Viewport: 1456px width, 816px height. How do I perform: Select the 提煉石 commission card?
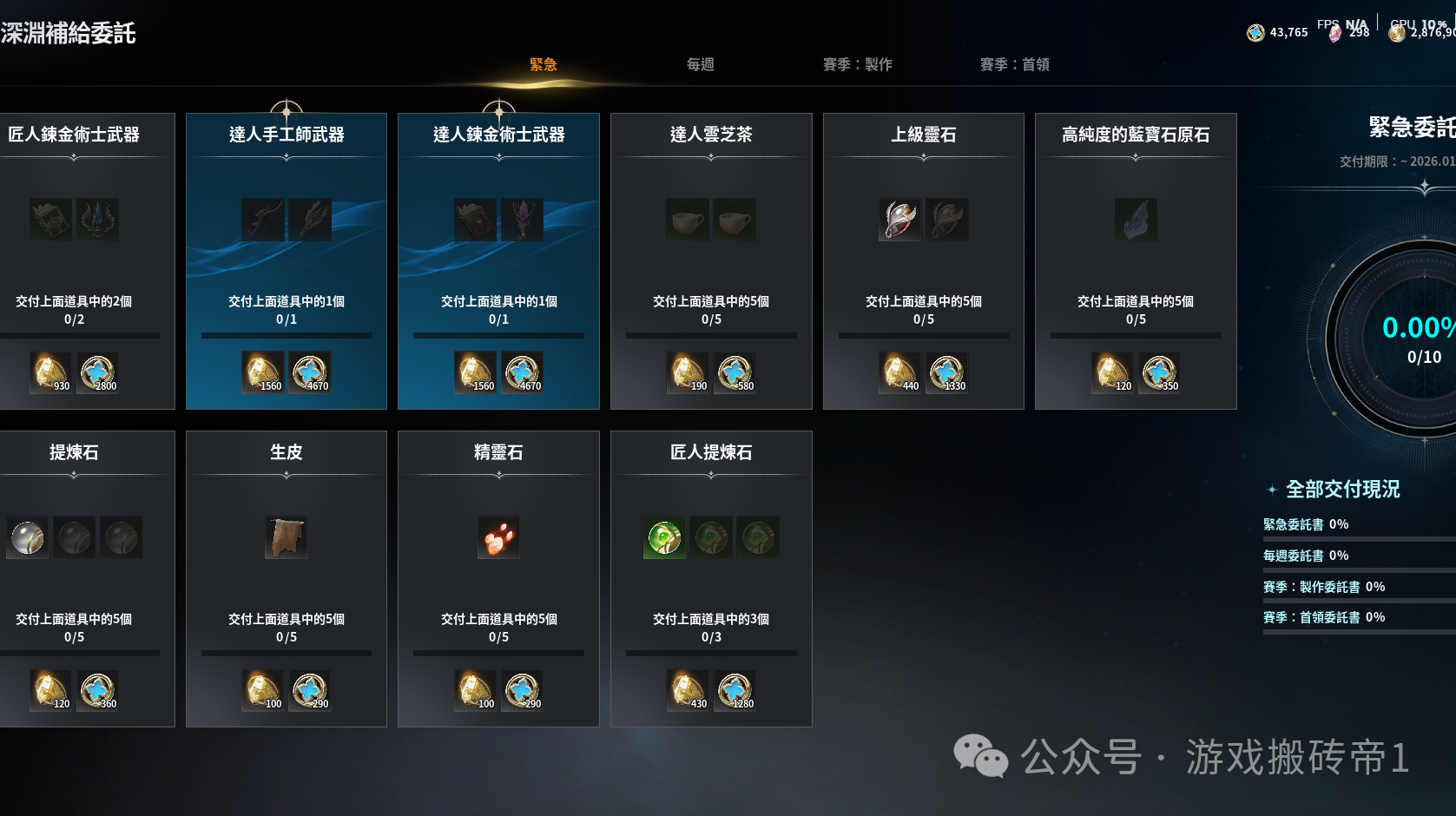pos(78,578)
